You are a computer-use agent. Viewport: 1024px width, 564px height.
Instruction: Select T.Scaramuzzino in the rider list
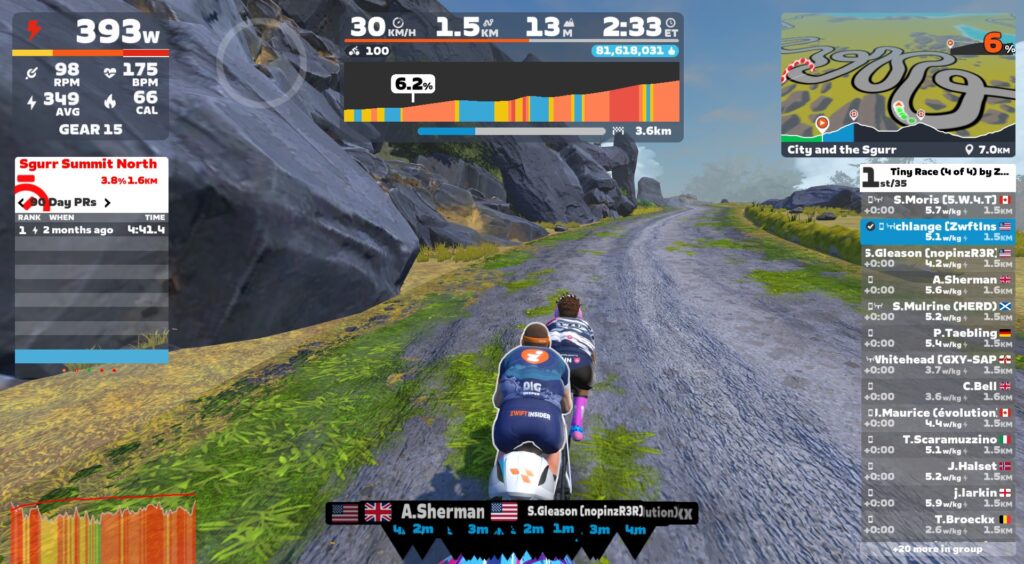(x=938, y=444)
